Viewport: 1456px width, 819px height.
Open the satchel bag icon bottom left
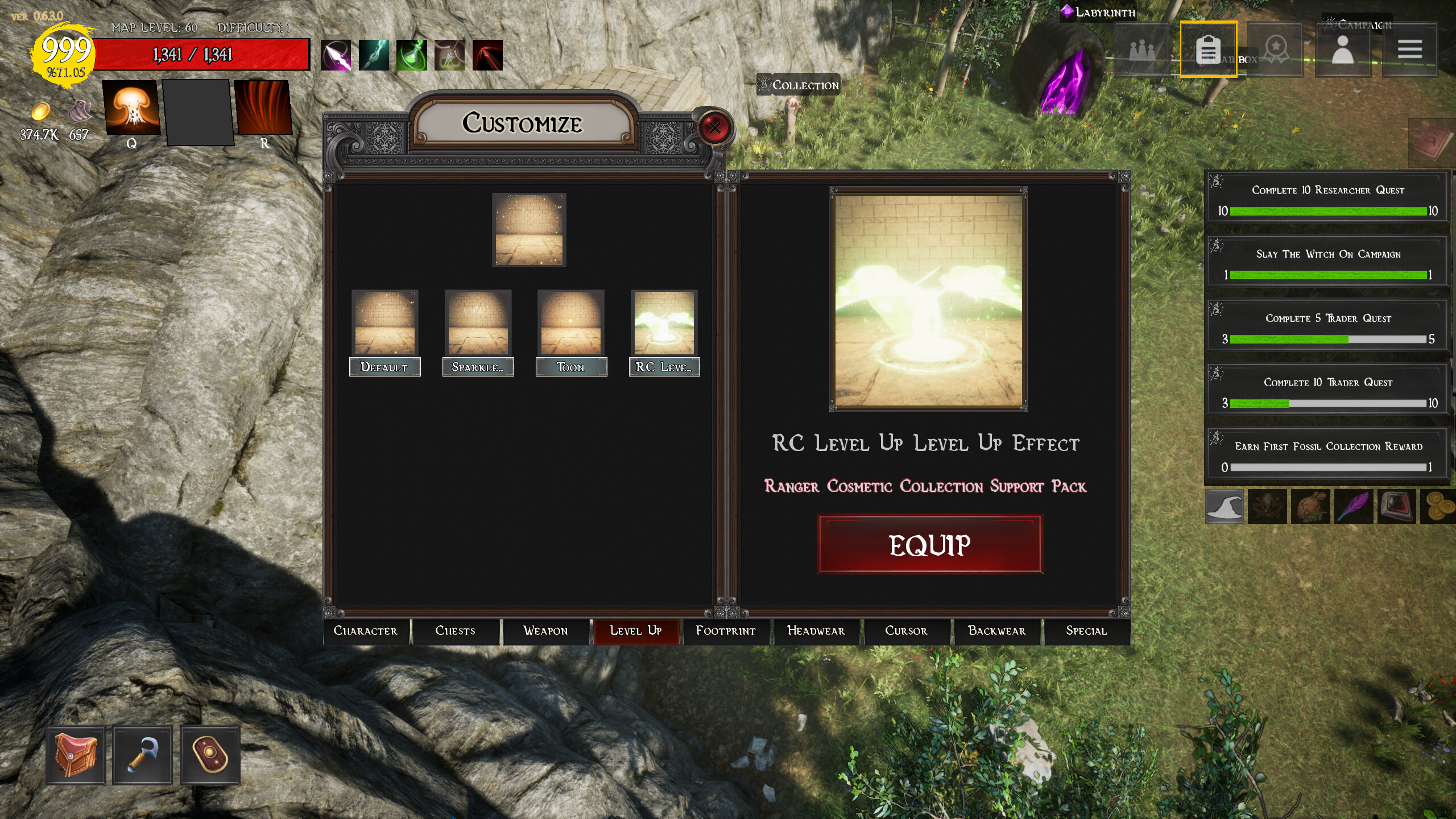click(x=77, y=754)
